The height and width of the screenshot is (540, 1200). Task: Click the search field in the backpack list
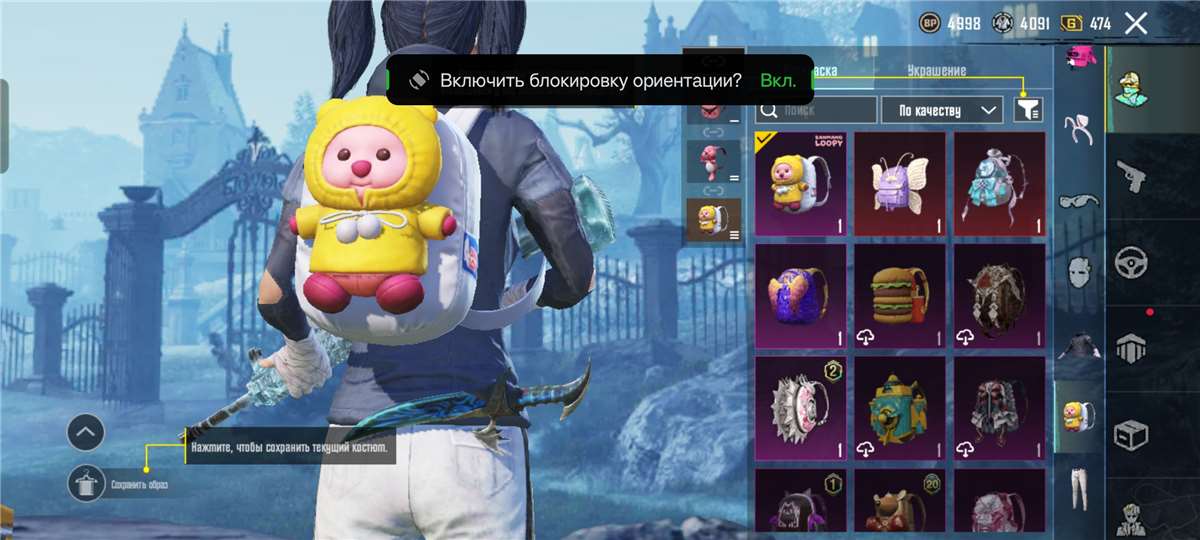pos(816,110)
